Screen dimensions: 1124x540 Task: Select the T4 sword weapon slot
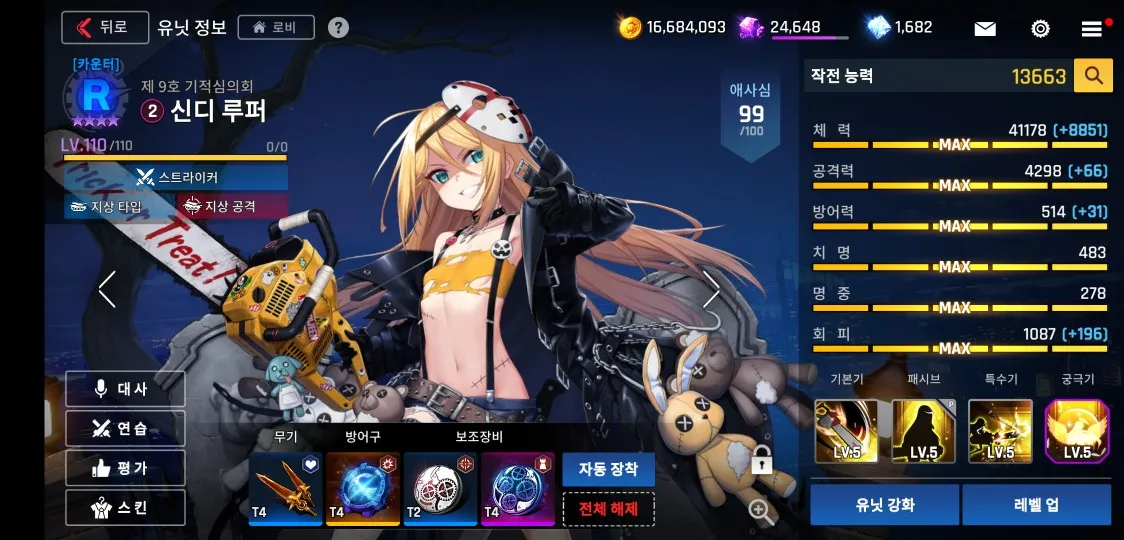tap(285, 489)
